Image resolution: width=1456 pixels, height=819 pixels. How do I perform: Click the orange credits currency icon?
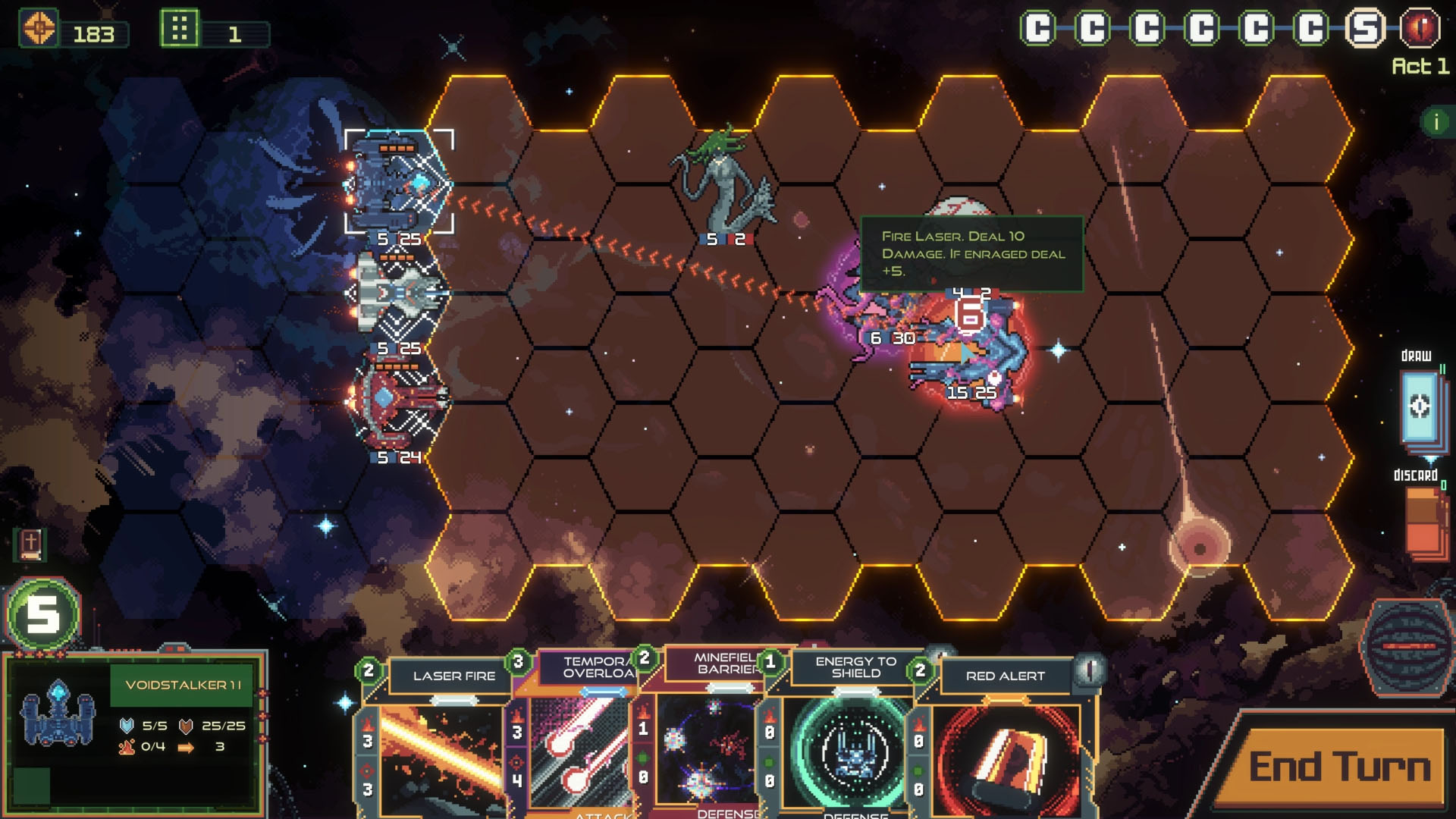point(39,29)
